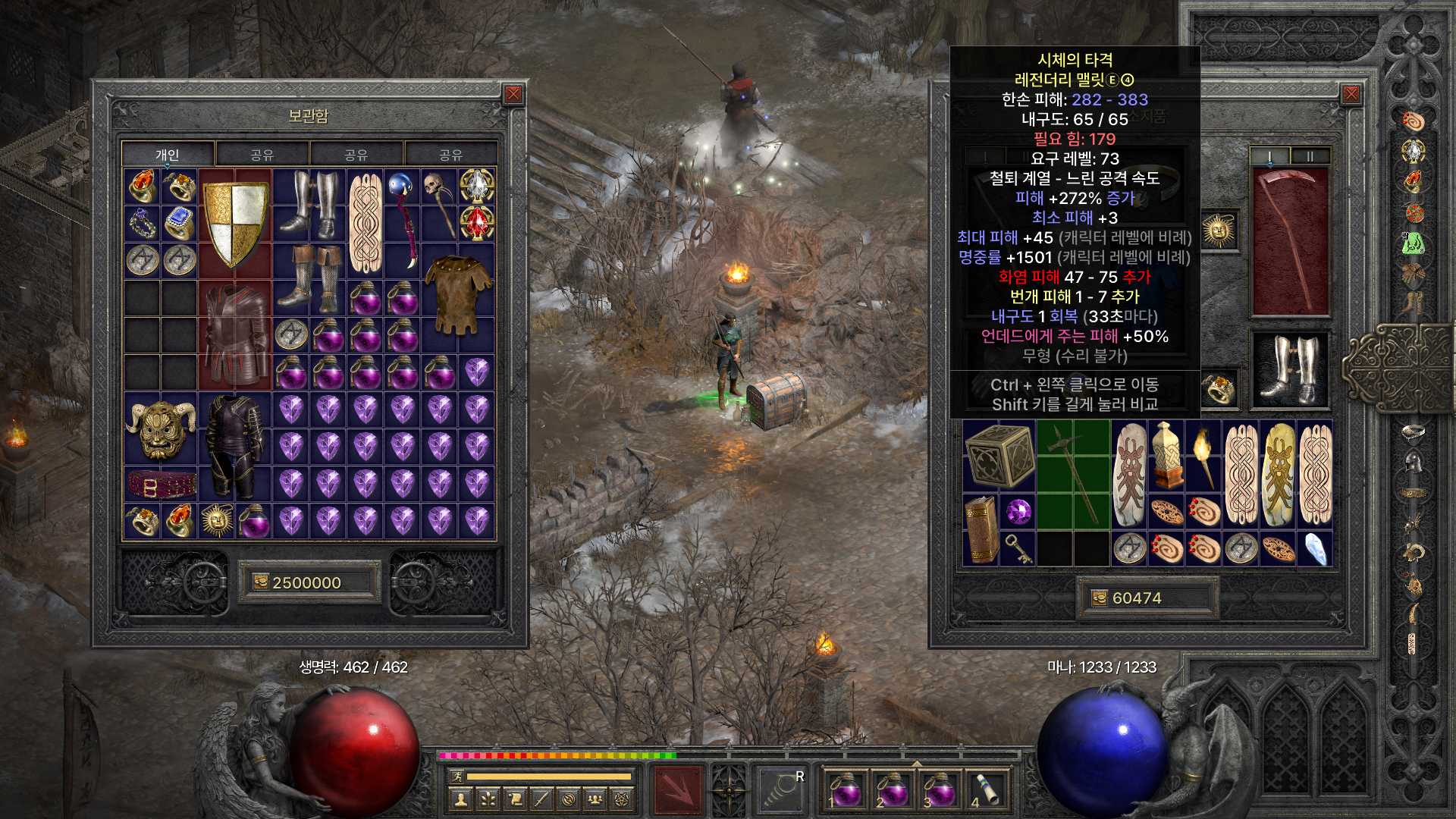
Task: Select the gold and white heater shield
Action: [x=235, y=223]
